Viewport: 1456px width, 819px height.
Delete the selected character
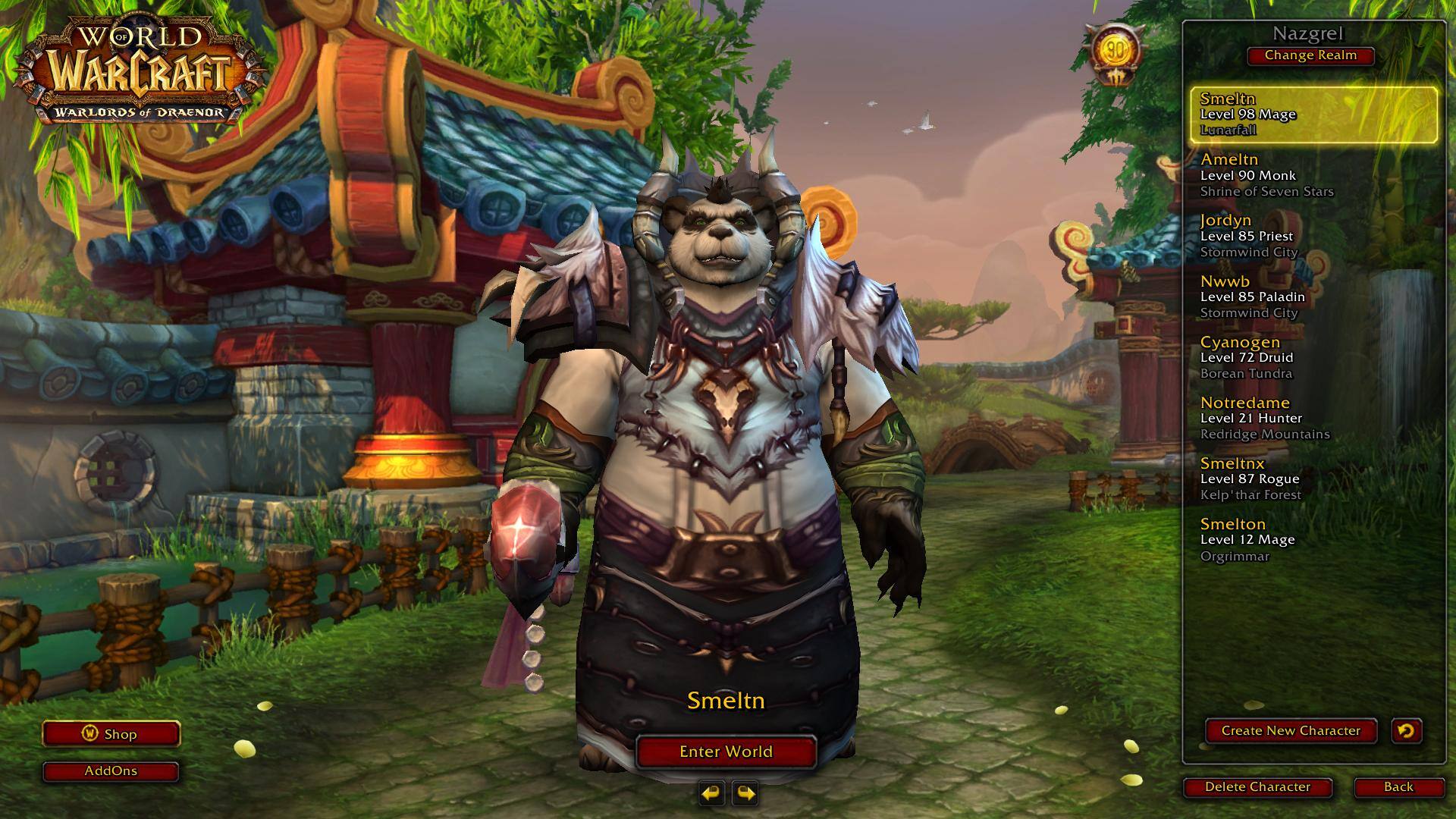(x=1257, y=787)
